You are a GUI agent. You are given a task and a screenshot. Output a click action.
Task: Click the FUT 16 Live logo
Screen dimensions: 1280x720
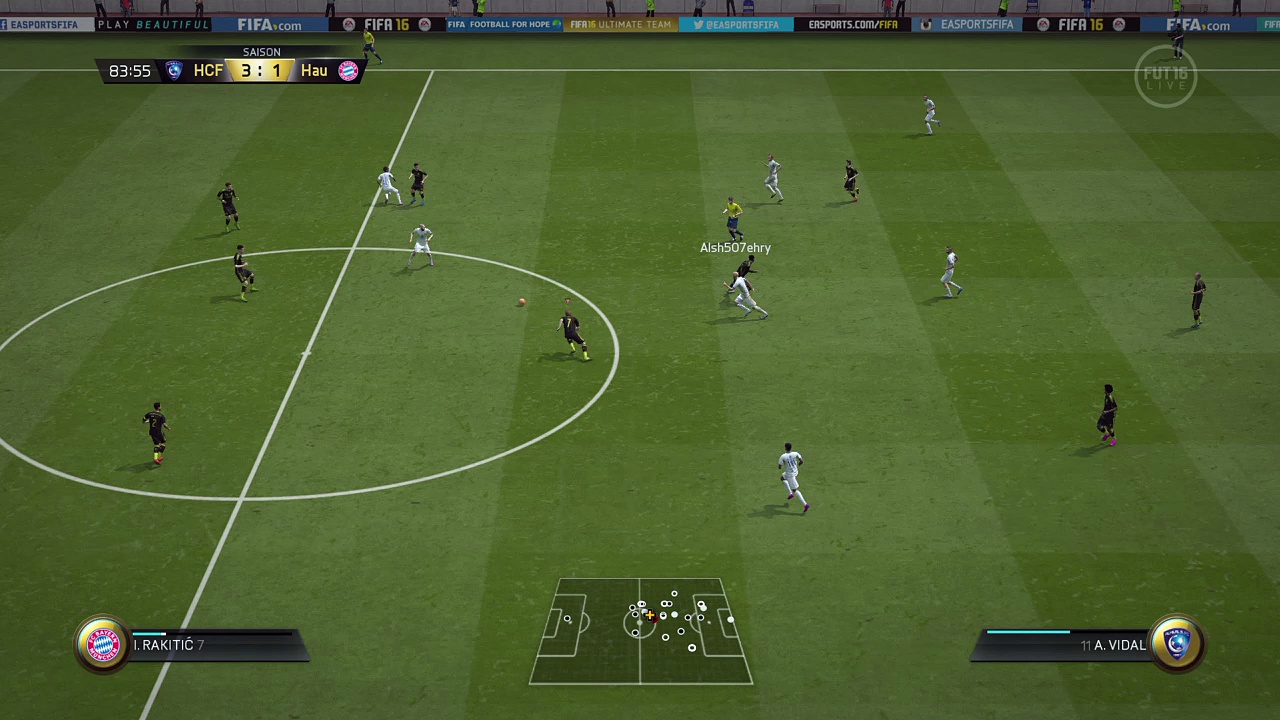click(1165, 76)
